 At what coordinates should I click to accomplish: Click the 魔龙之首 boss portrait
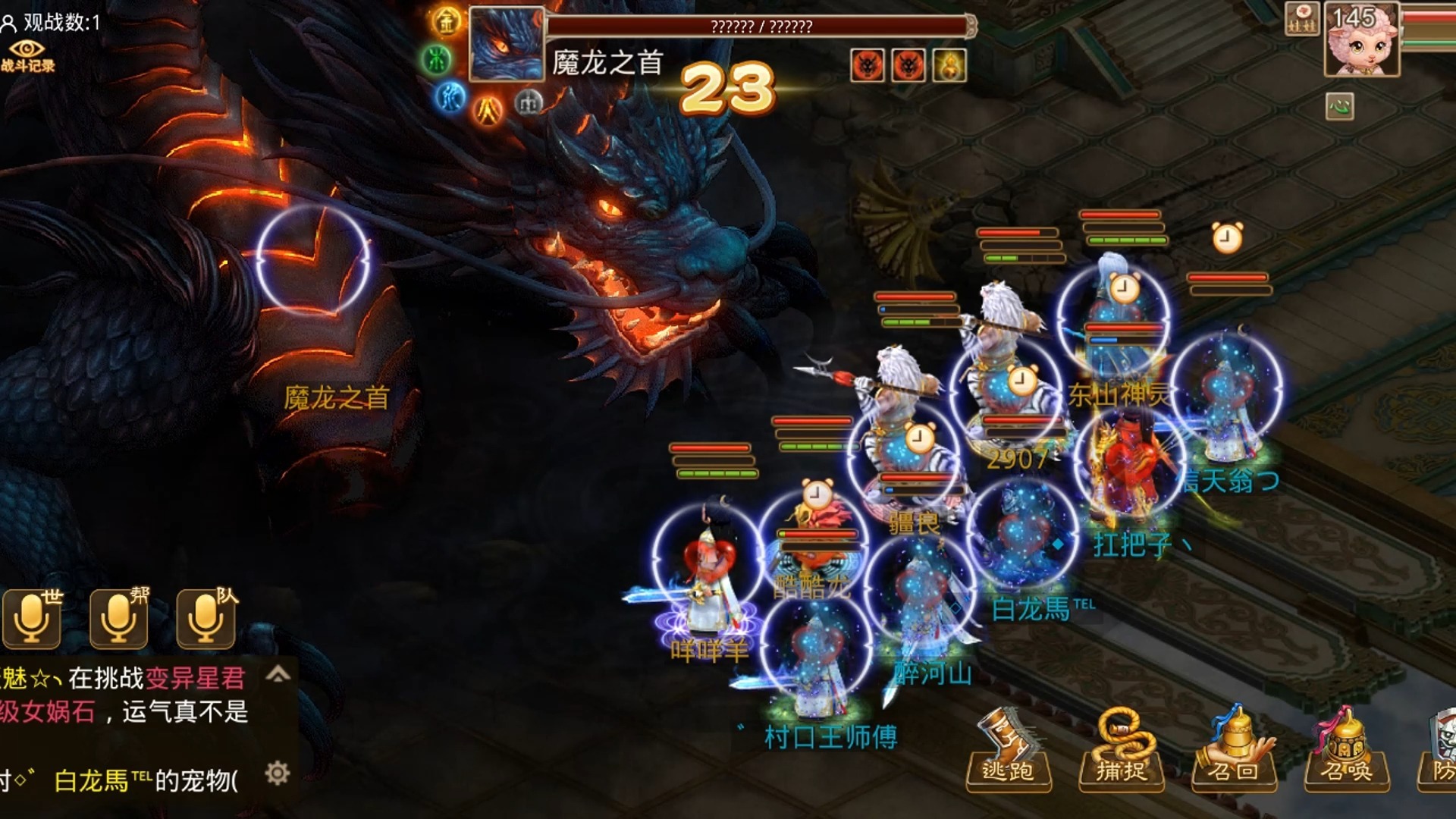click(x=506, y=44)
